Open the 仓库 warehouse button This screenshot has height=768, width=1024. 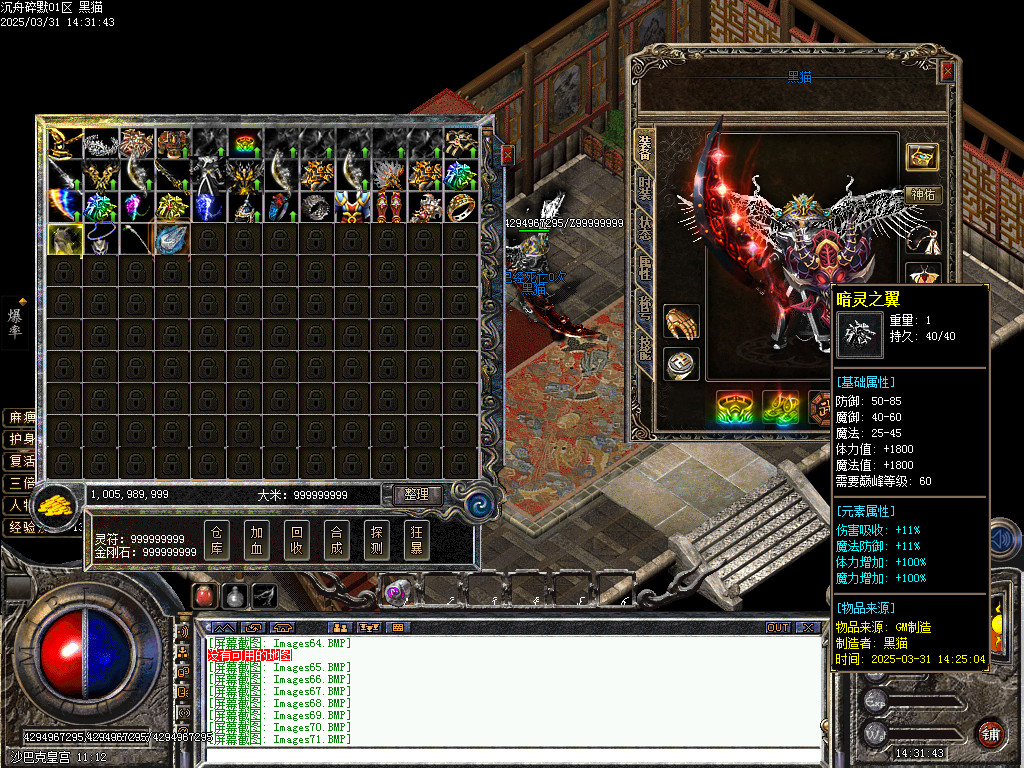(x=217, y=540)
